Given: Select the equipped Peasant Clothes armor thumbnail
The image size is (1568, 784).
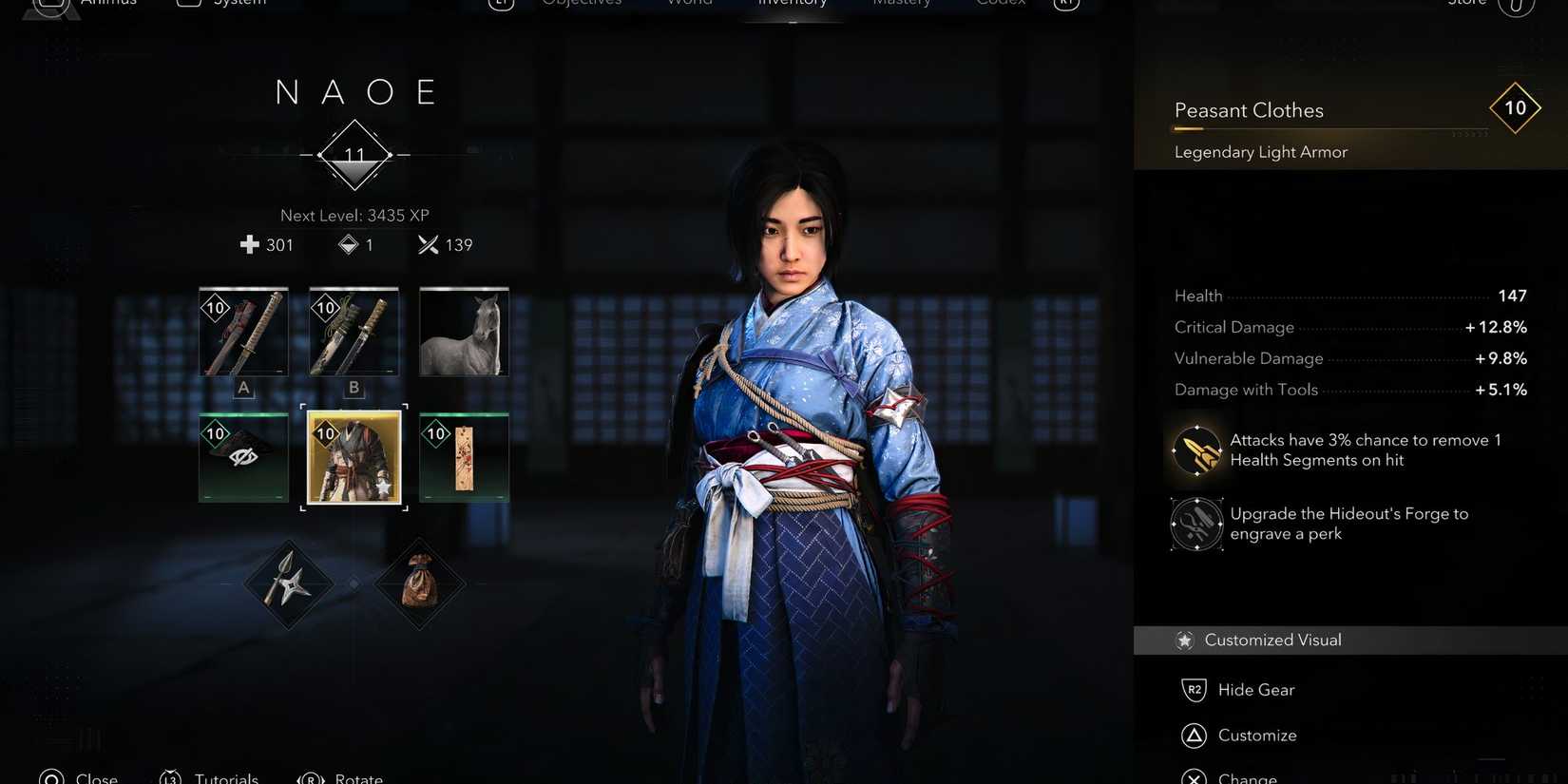Looking at the screenshot, I should point(353,457).
